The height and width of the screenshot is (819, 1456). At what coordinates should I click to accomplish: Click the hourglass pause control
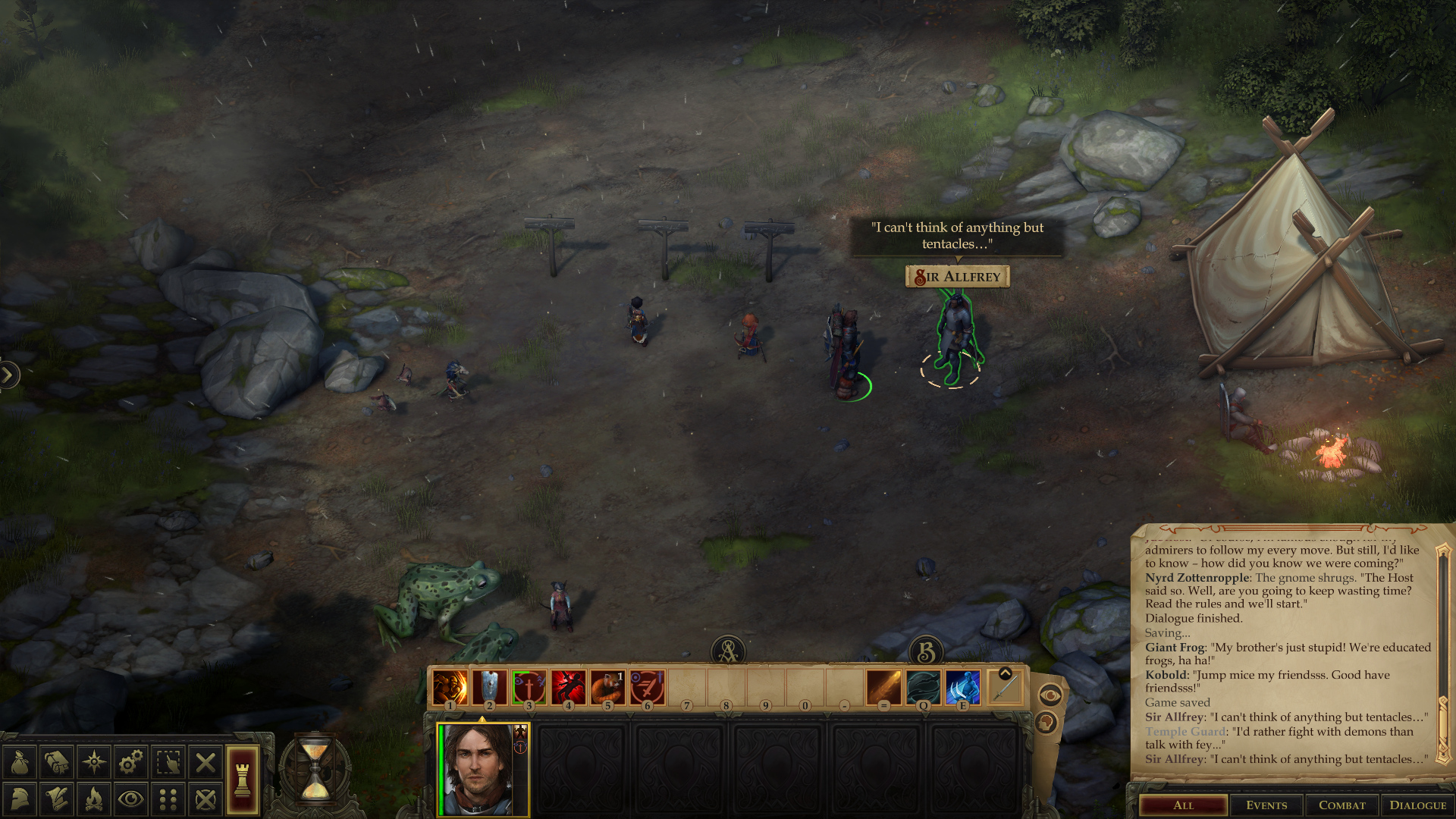(x=315, y=770)
